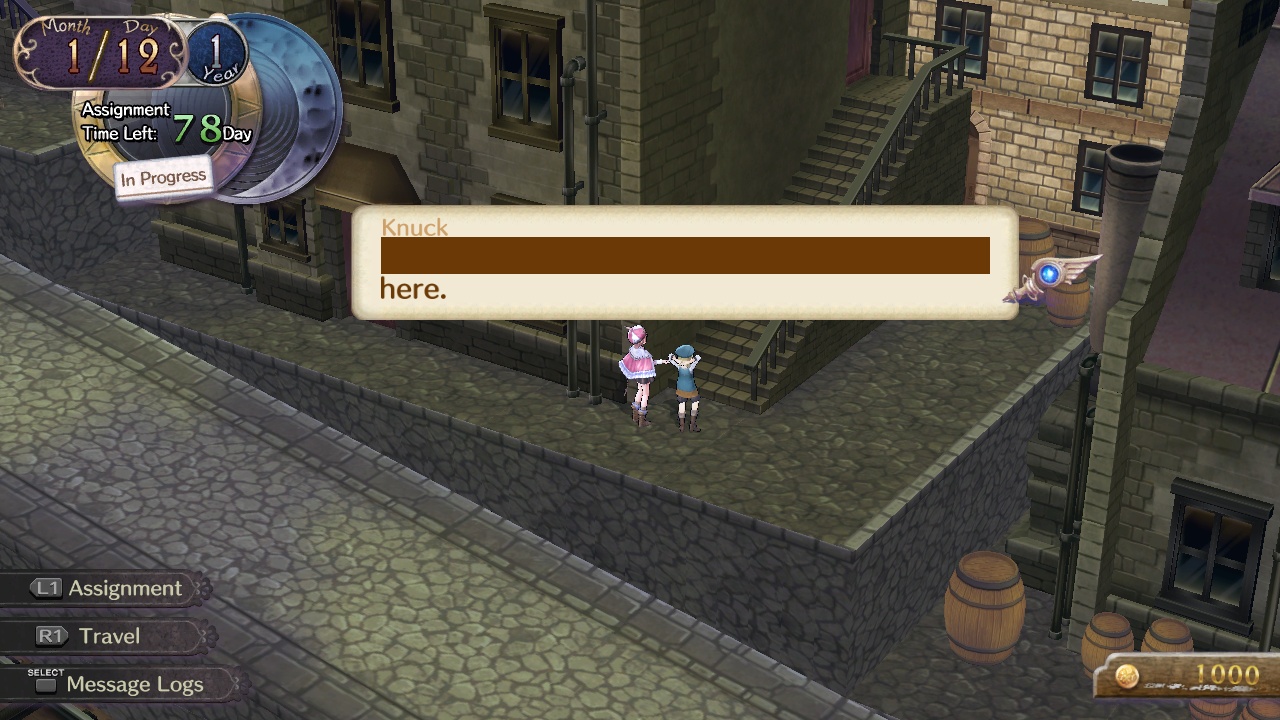Viewport: 1280px width, 720px height.
Task: Open the Travel destination list
Action: point(100,636)
